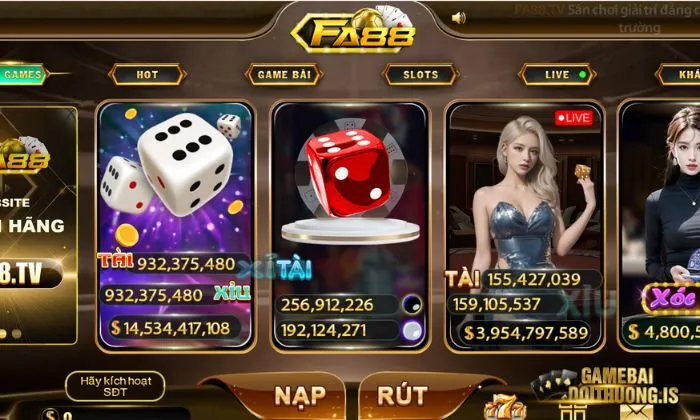Open the white dice Tài Xỉu game
Viewport: 700px width, 420px height.
point(175,220)
